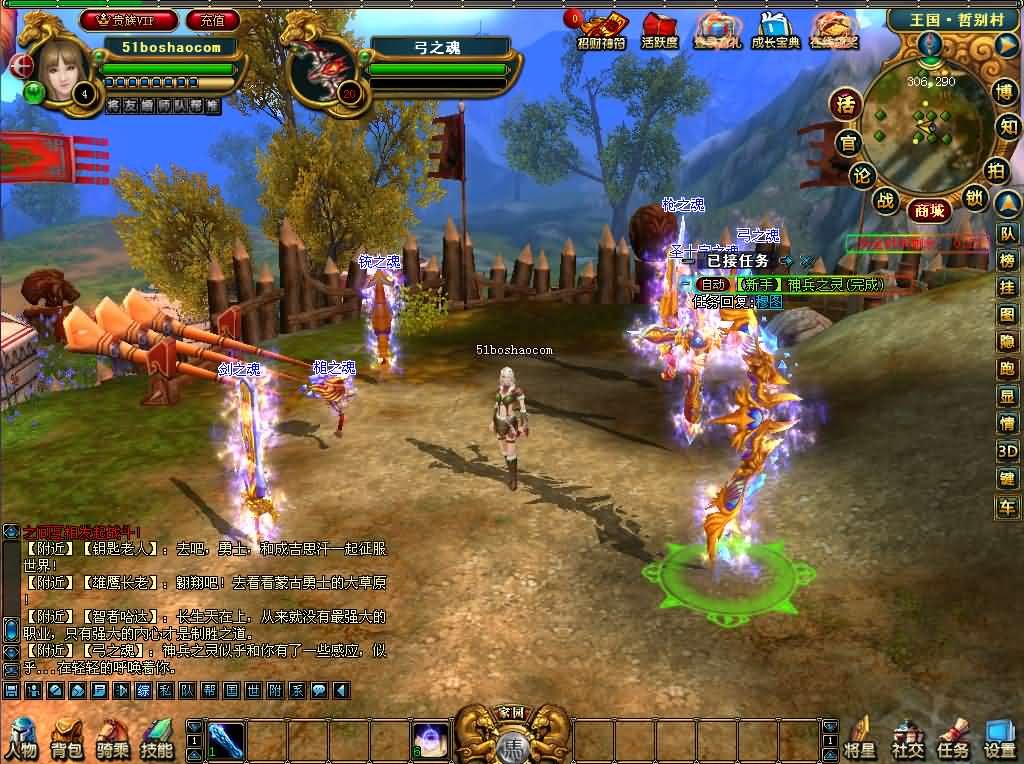Click the 充值 recharge button

point(212,19)
